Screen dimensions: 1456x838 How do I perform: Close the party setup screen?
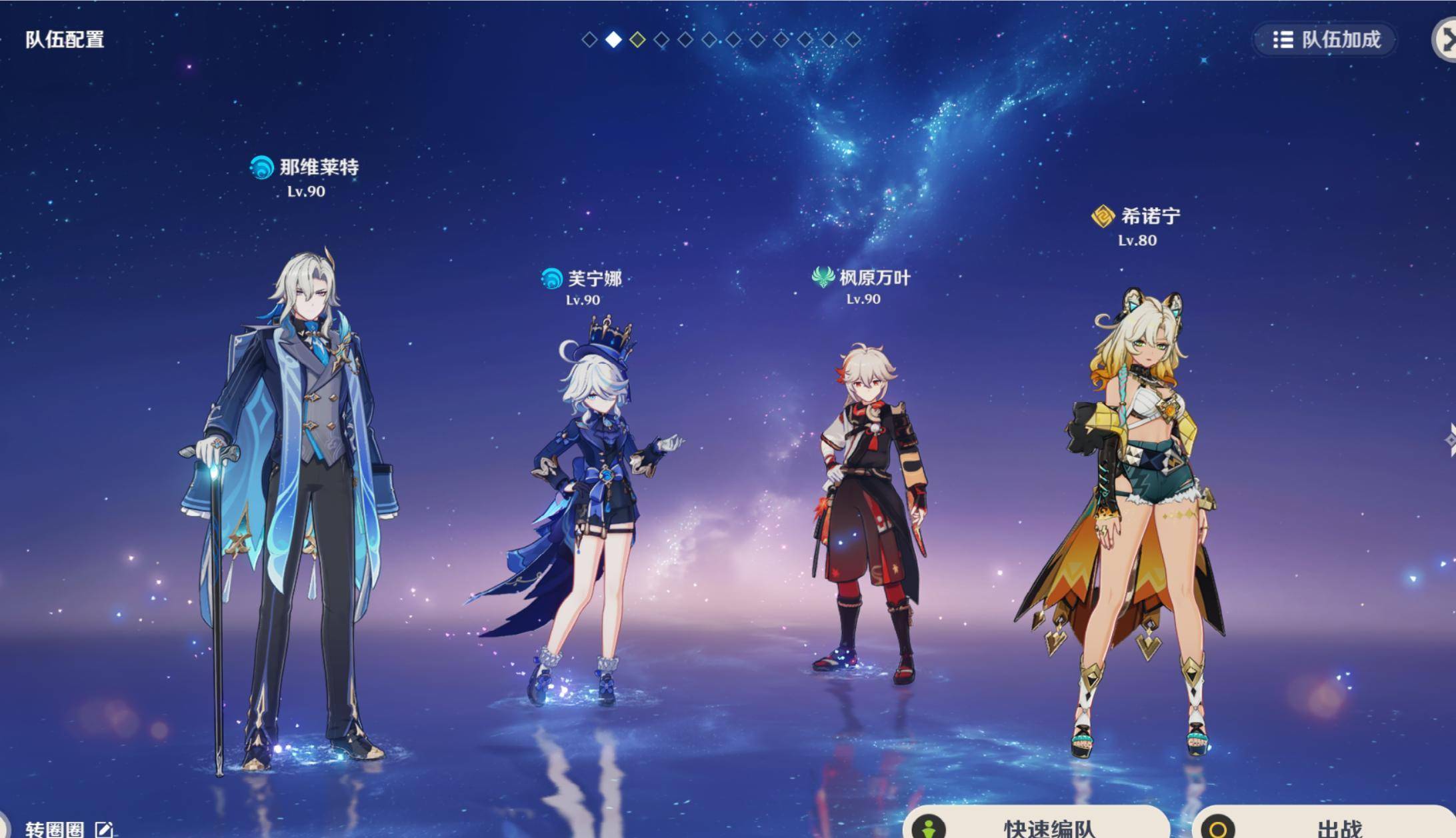tap(1447, 39)
